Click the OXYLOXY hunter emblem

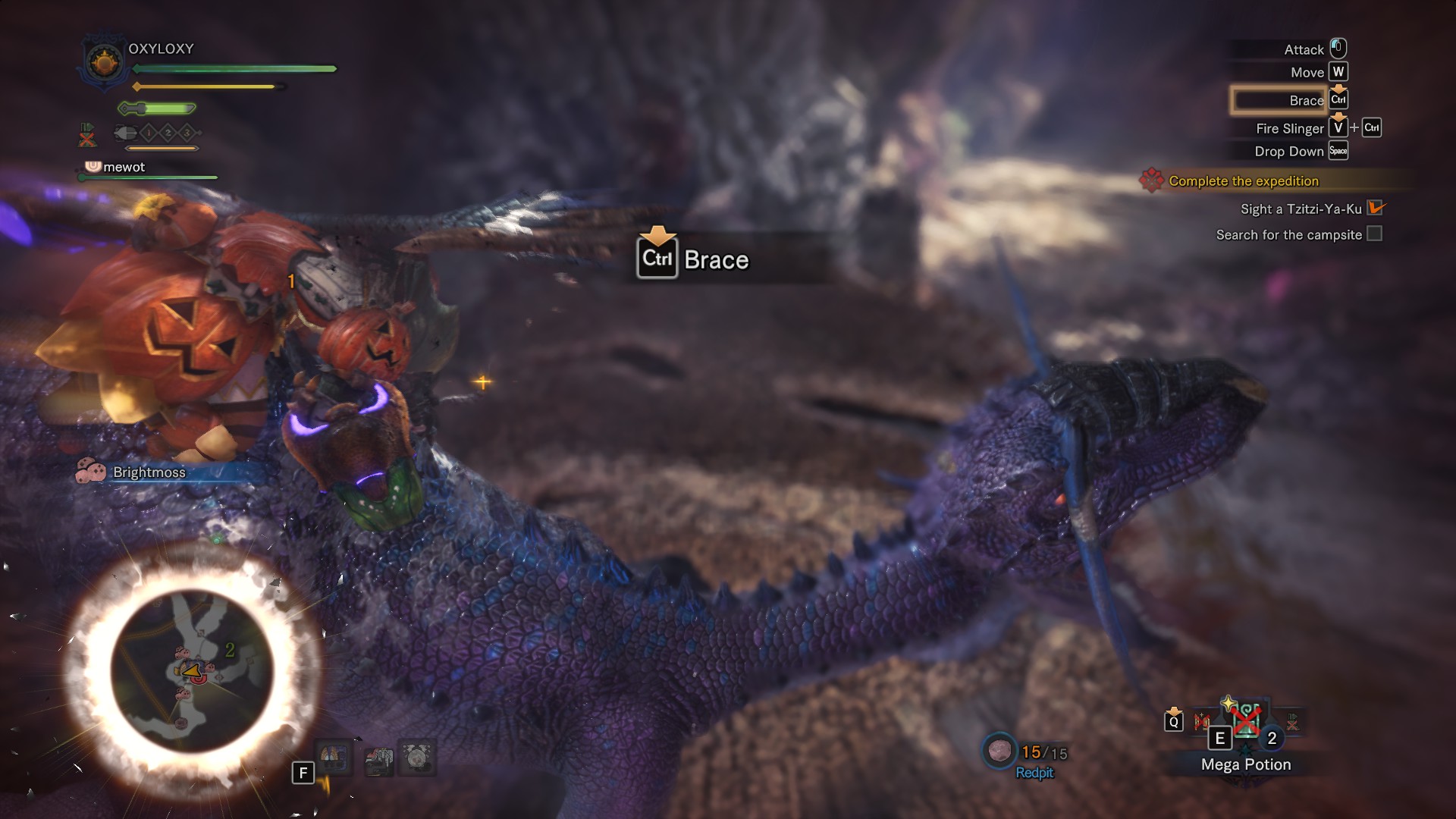click(104, 62)
